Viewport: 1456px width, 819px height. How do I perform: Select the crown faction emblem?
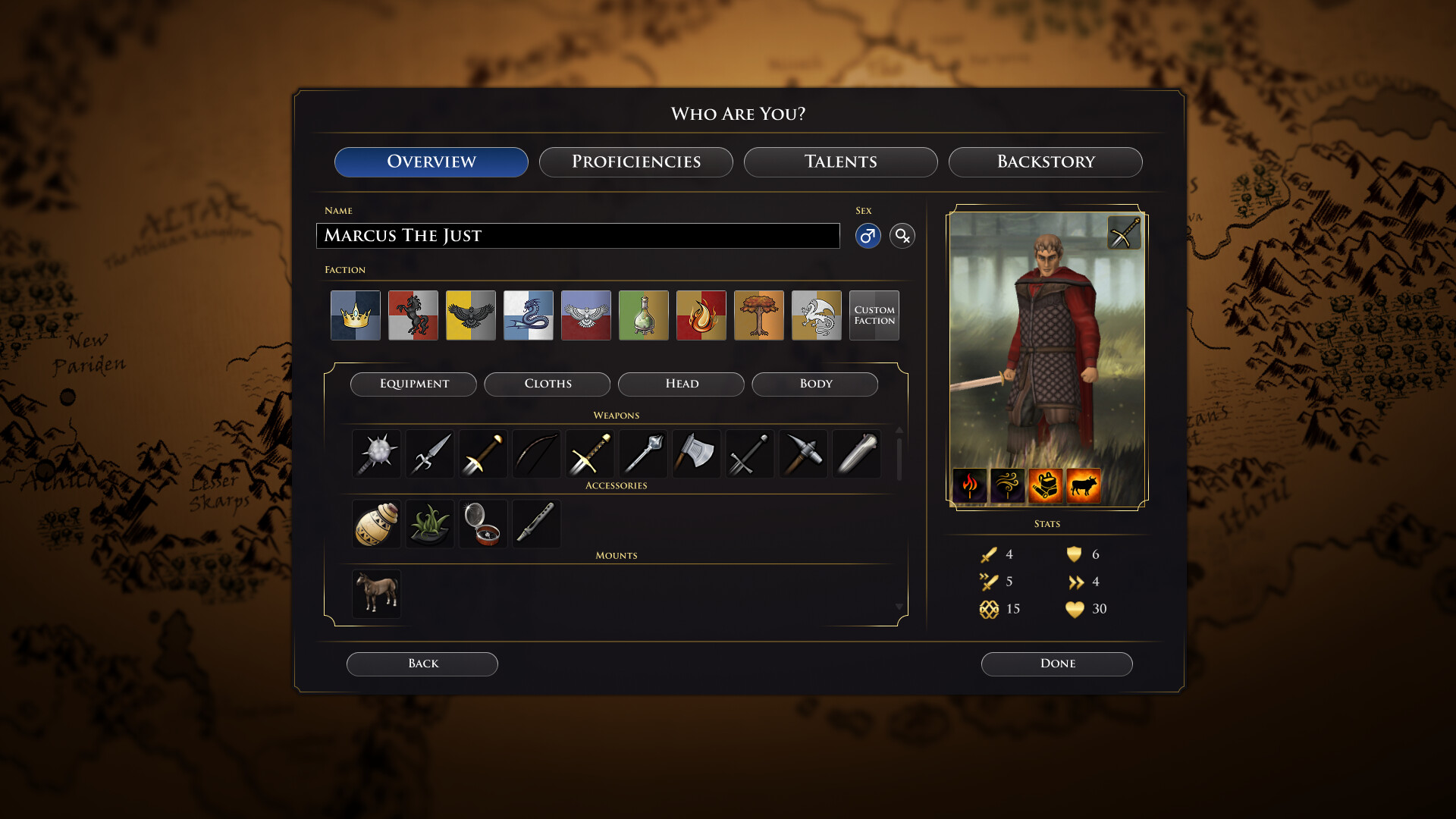click(355, 315)
